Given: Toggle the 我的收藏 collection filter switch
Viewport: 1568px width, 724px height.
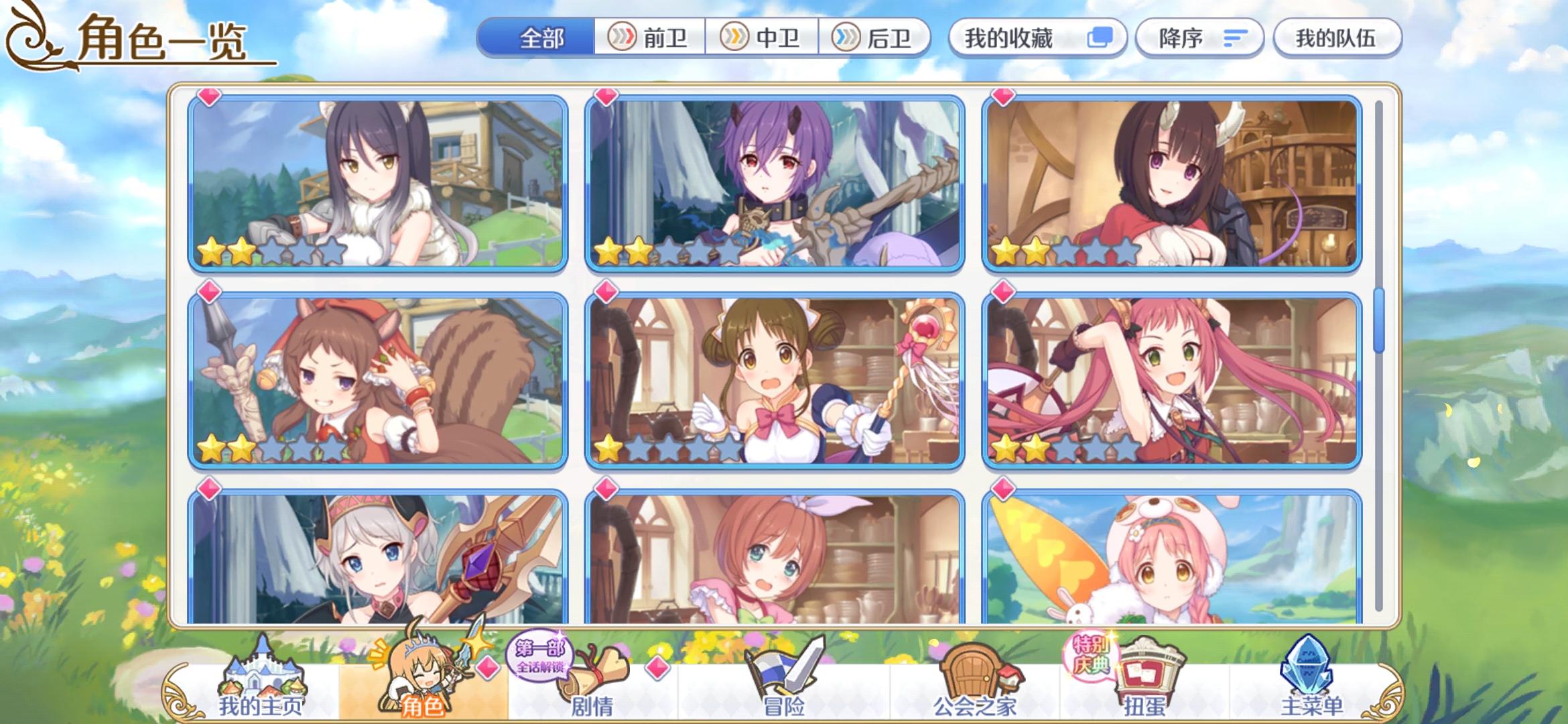Looking at the screenshot, I should 1098,38.
